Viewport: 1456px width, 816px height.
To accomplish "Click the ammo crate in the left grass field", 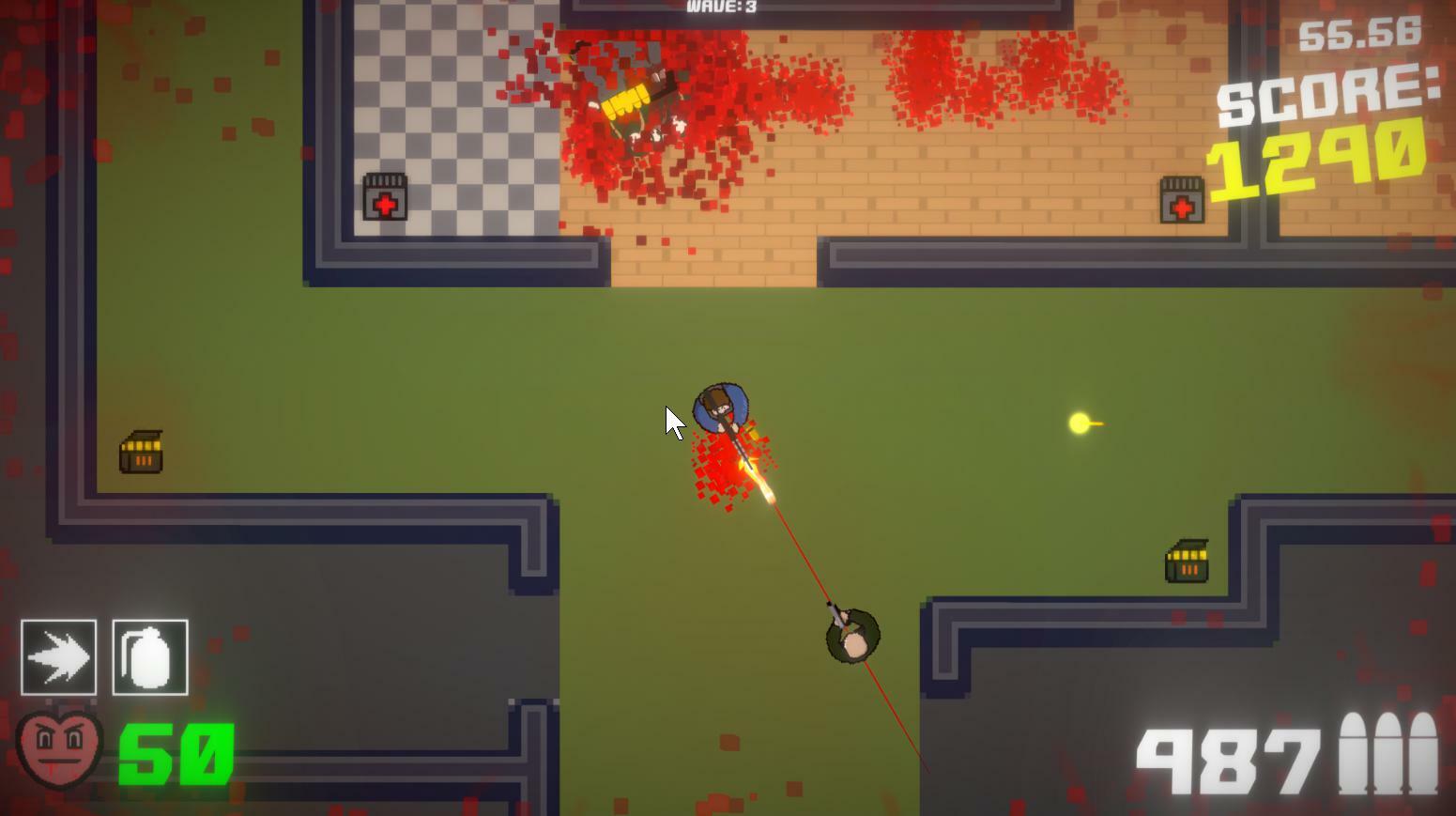I will (142, 452).
